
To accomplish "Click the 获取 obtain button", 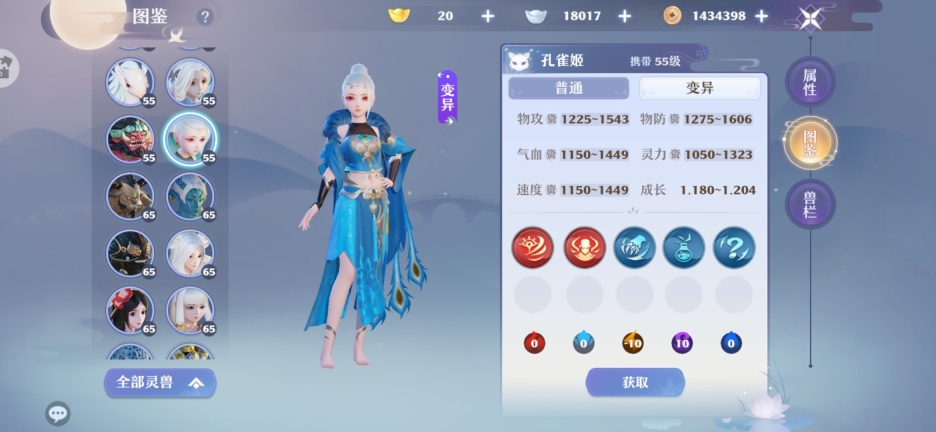I will [635, 382].
